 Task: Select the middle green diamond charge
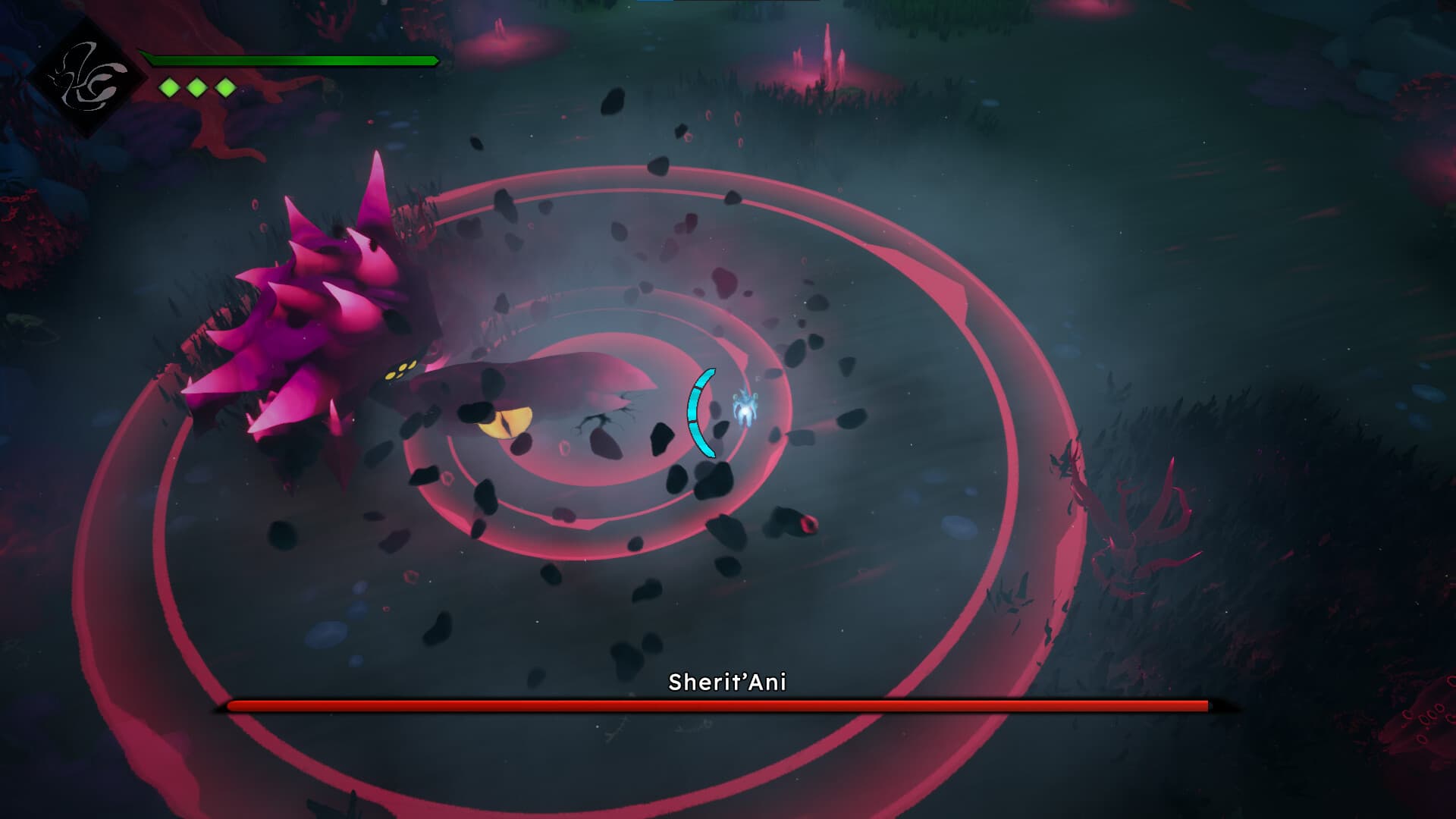(x=196, y=86)
